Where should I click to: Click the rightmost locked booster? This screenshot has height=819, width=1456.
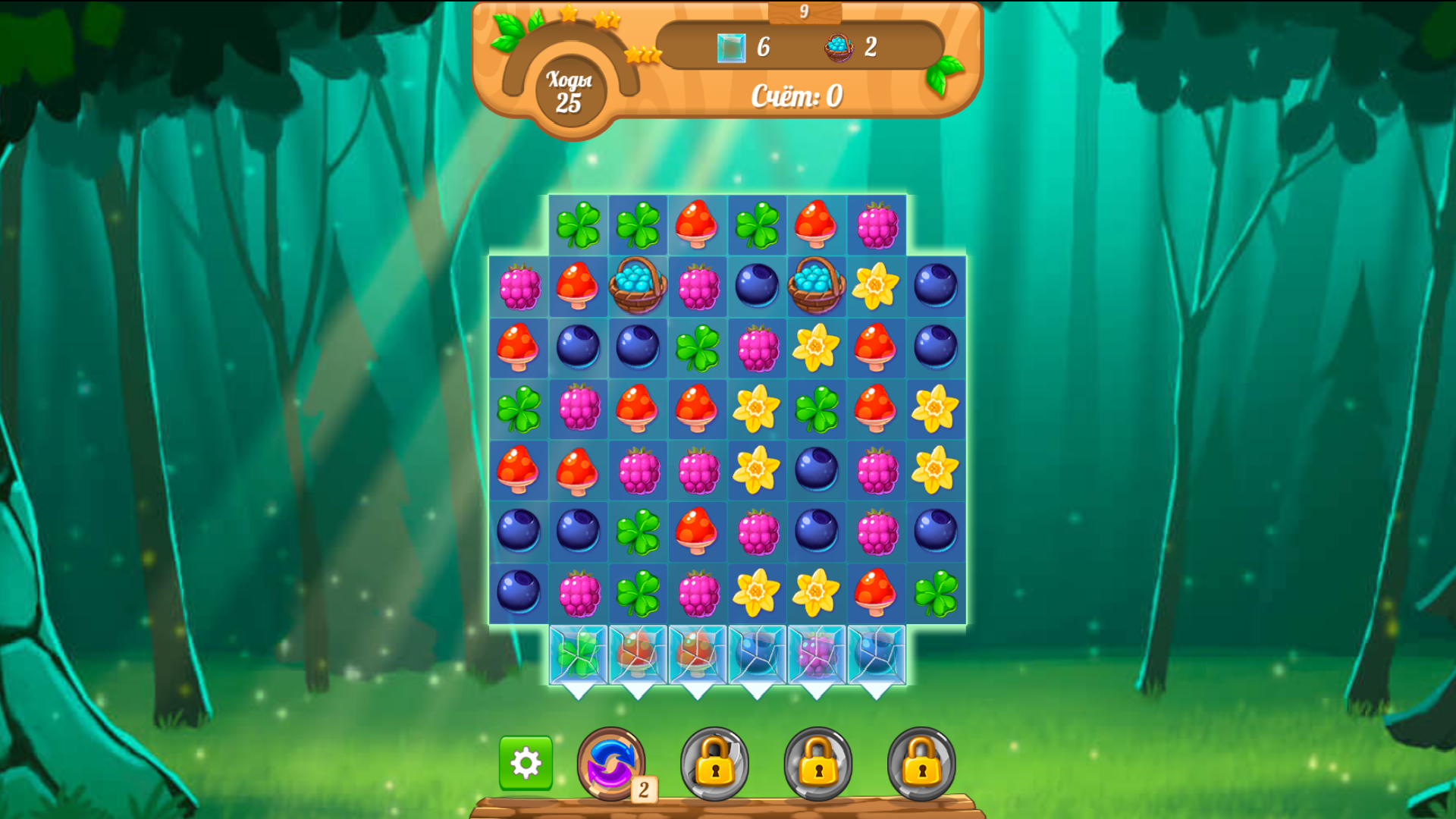pos(922,765)
